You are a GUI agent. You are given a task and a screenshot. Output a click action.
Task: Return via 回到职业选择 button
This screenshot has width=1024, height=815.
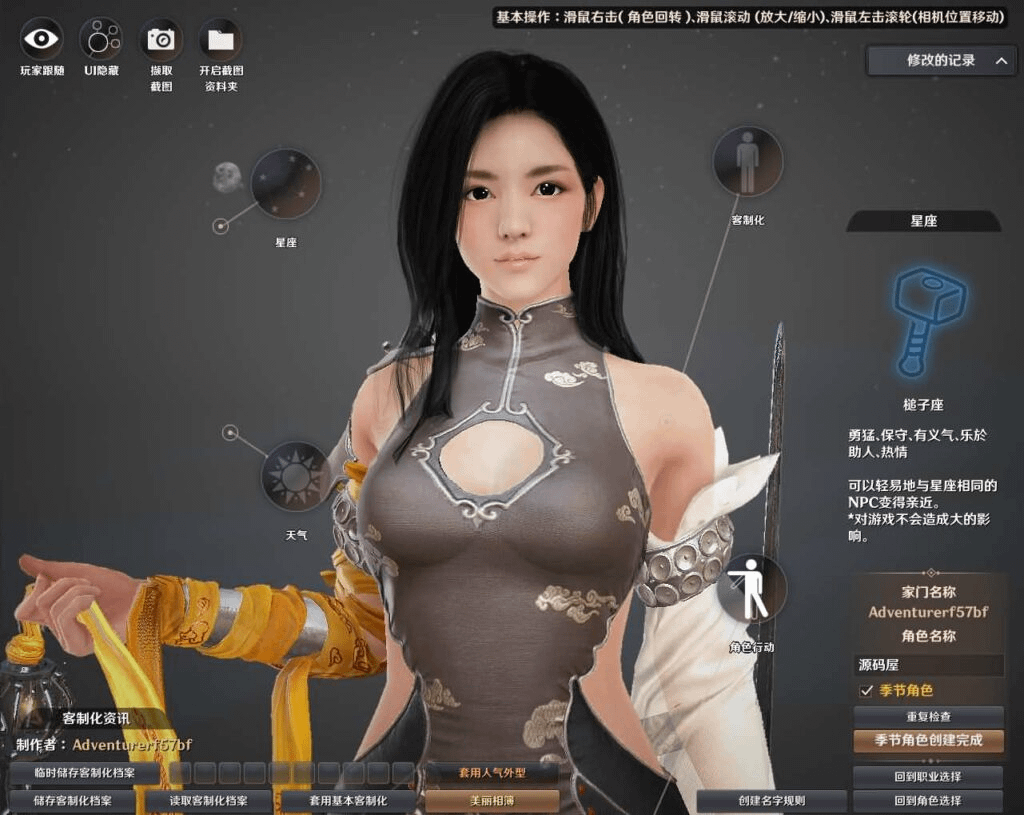click(x=928, y=777)
